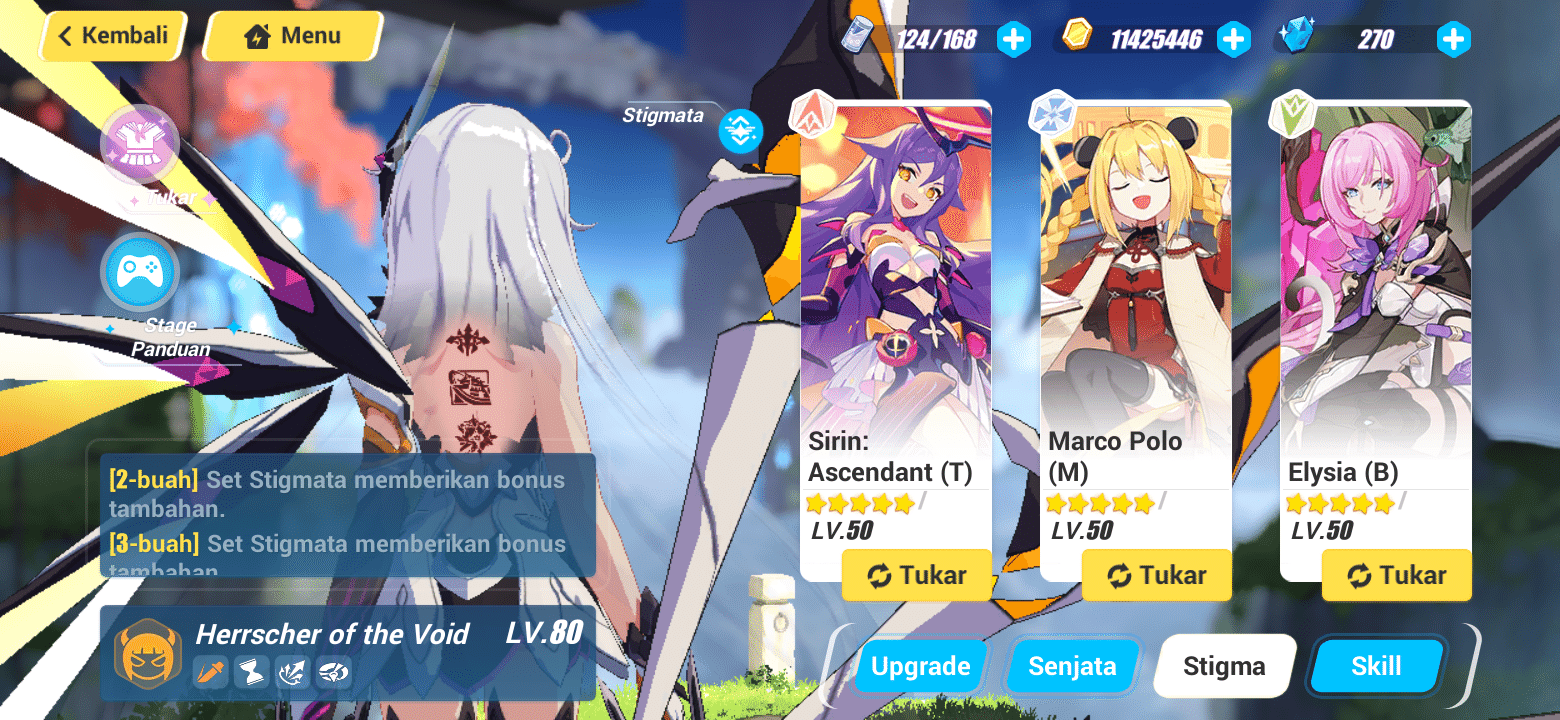Click the hourglass stat icon
The image size is (1560, 720).
click(x=250, y=673)
